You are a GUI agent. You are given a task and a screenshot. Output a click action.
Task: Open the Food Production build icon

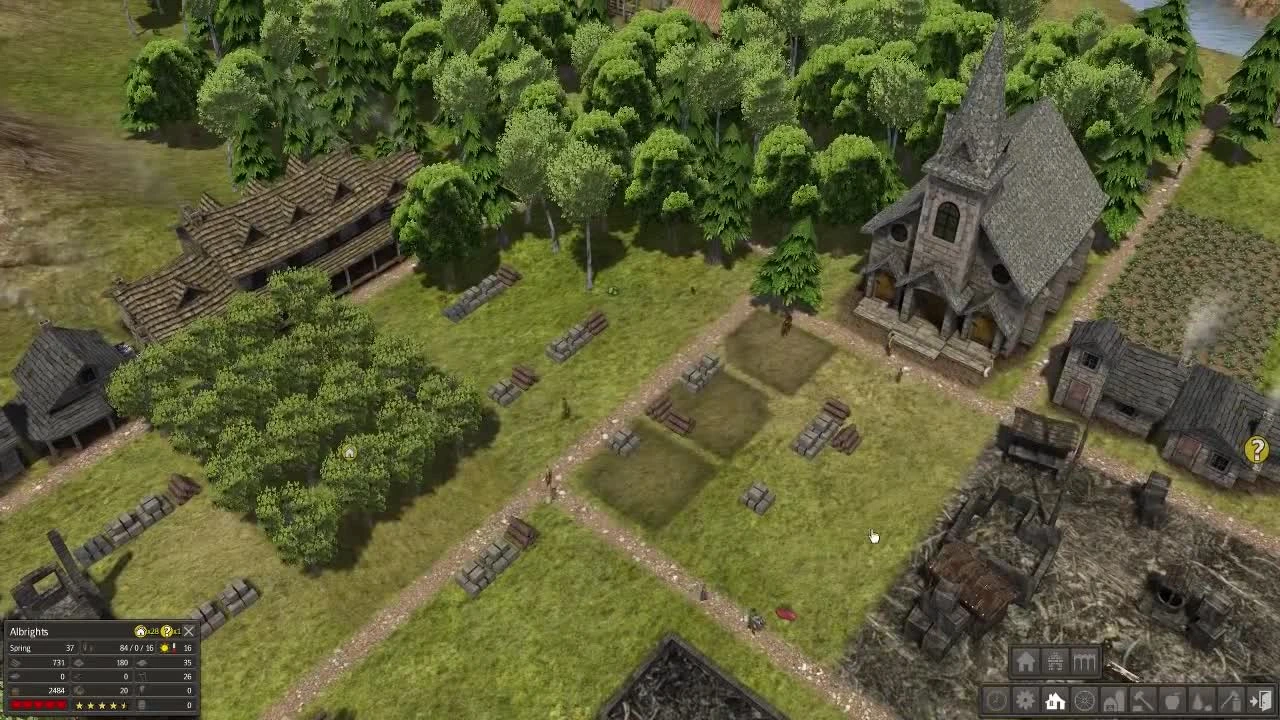coord(1173,700)
